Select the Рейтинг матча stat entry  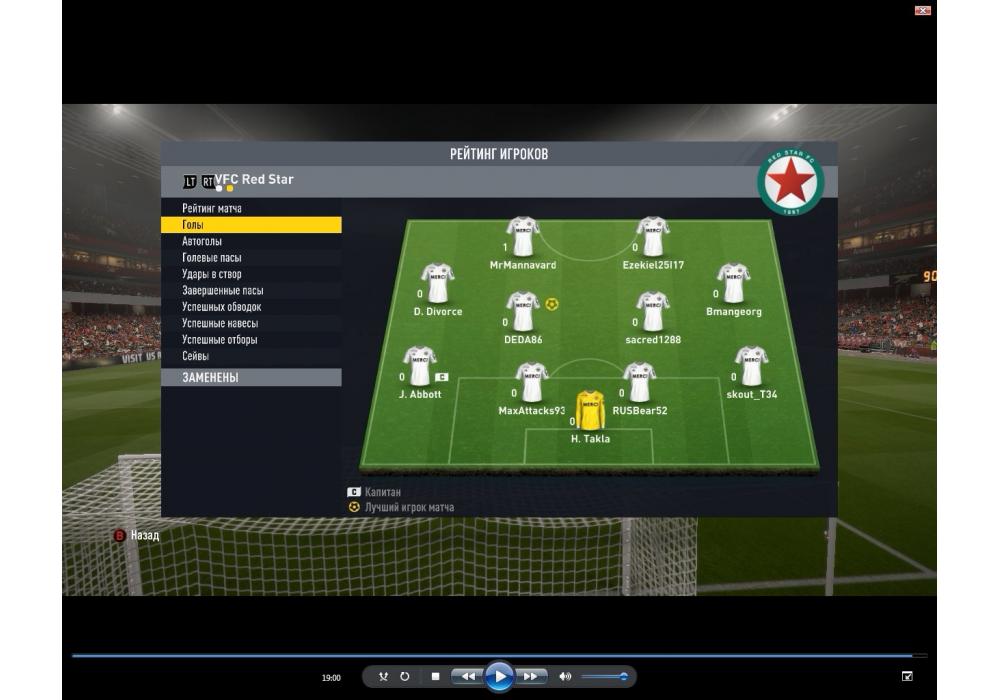(x=212, y=208)
